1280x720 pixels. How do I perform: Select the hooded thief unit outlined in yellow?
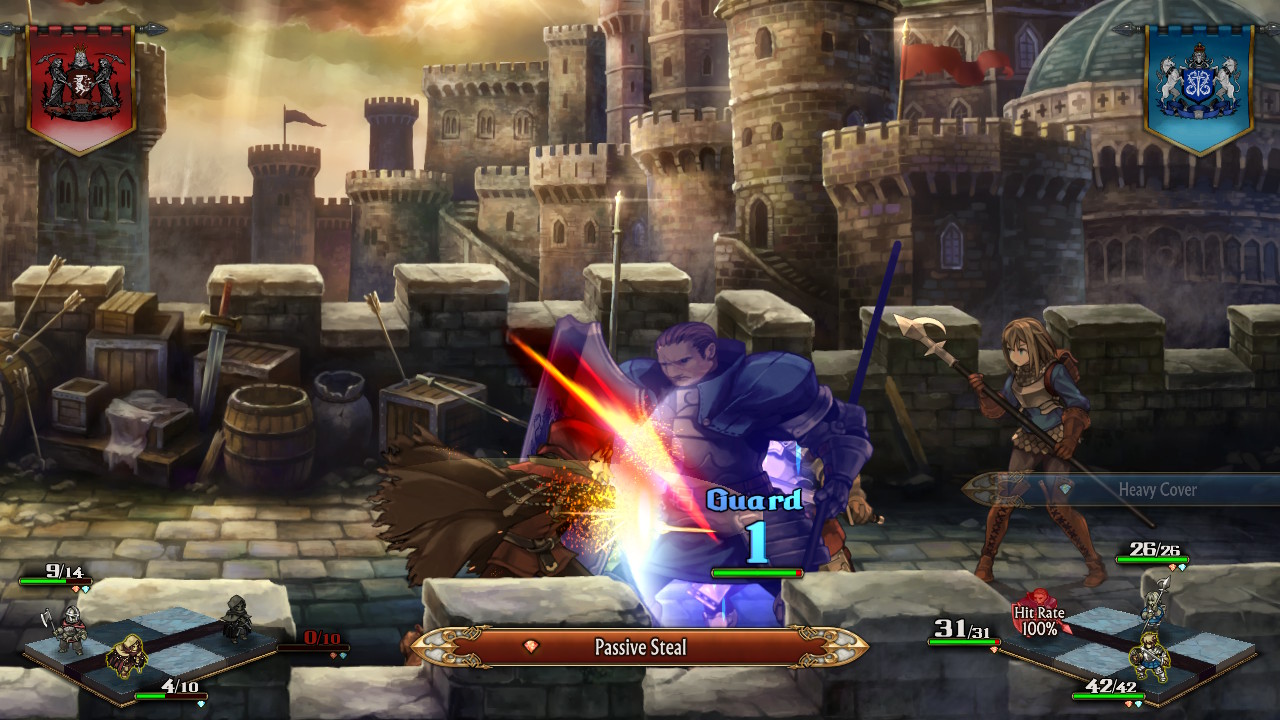coord(126,655)
